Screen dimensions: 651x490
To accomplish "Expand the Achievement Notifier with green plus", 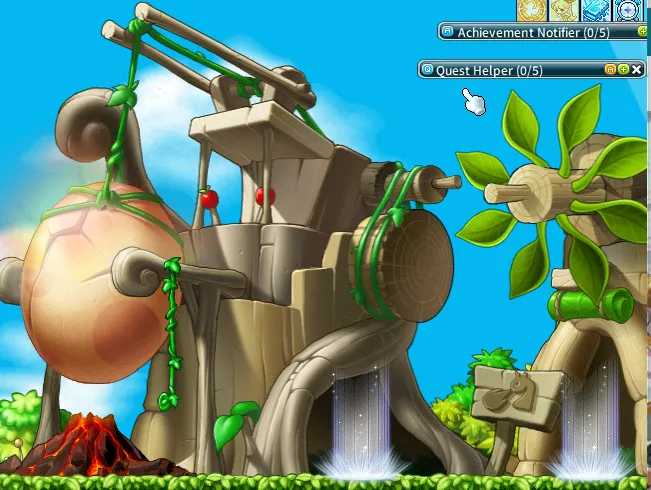I will coord(642,32).
